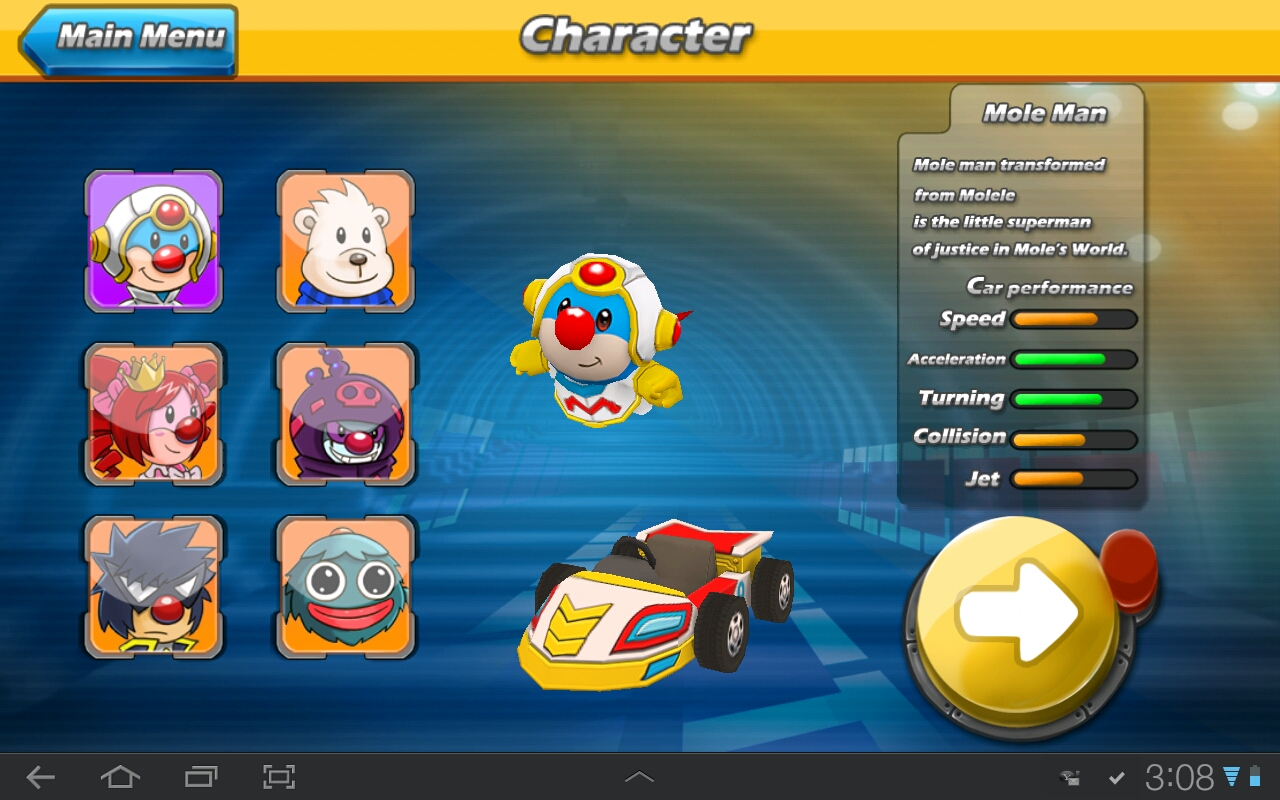1280x800 pixels.
Task: Choose the white polar bear character
Action: pos(346,240)
